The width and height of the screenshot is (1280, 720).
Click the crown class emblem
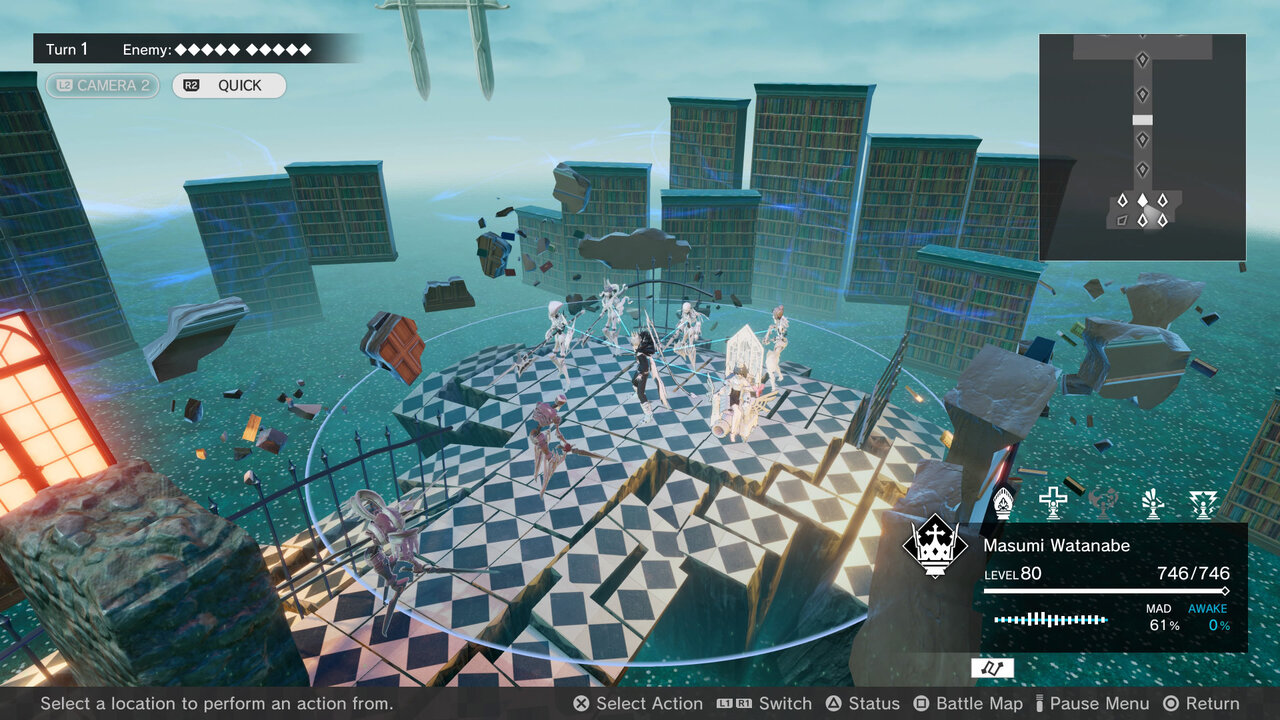tap(934, 546)
